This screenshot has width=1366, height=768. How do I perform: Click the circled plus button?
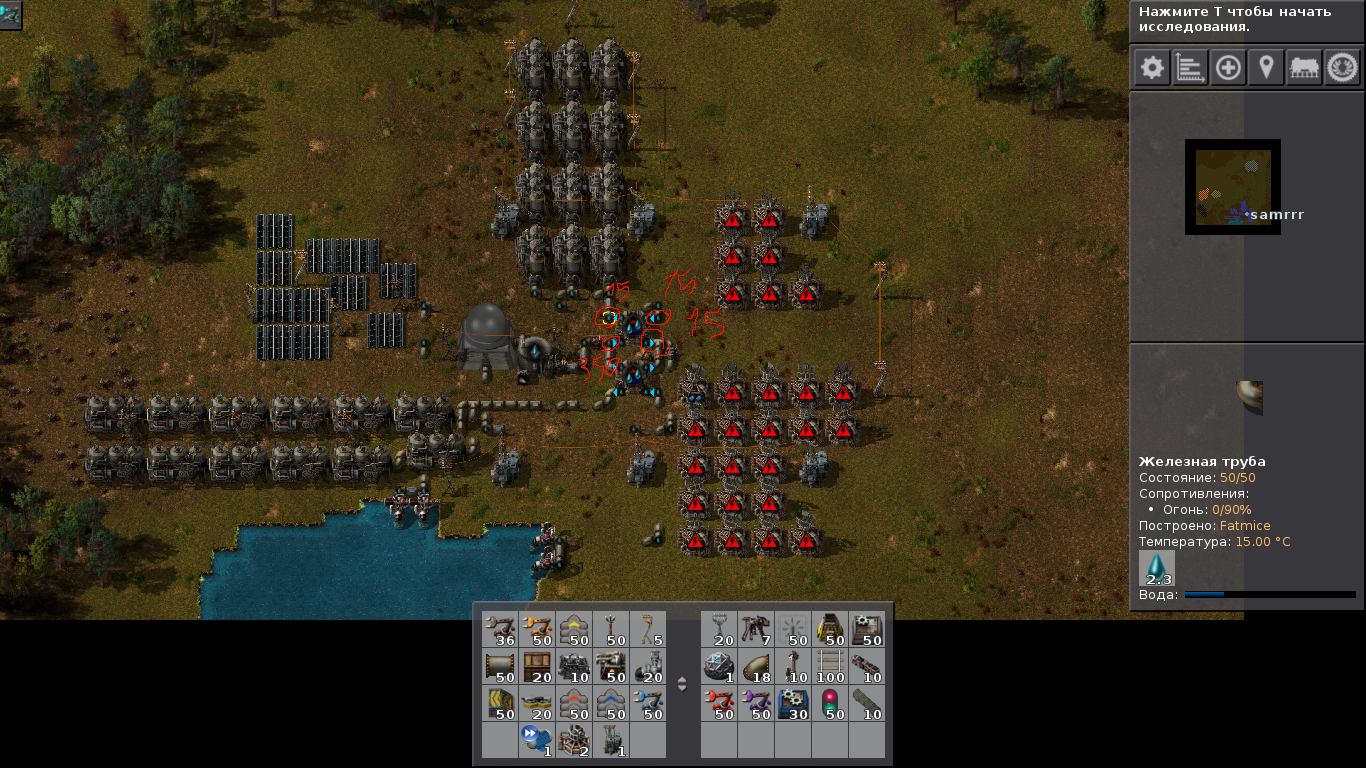pos(1228,68)
